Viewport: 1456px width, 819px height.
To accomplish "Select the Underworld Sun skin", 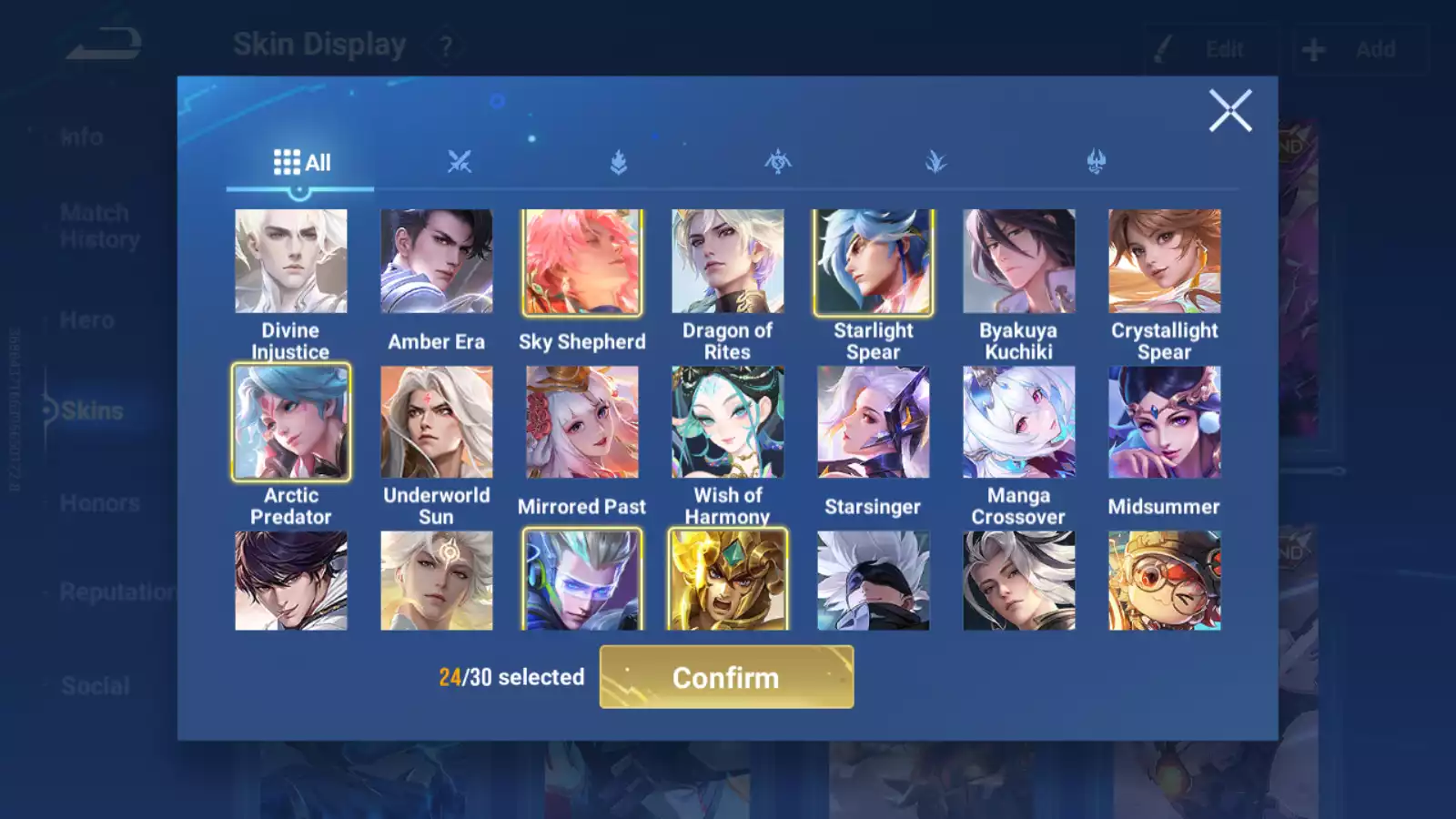I will click(x=437, y=422).
